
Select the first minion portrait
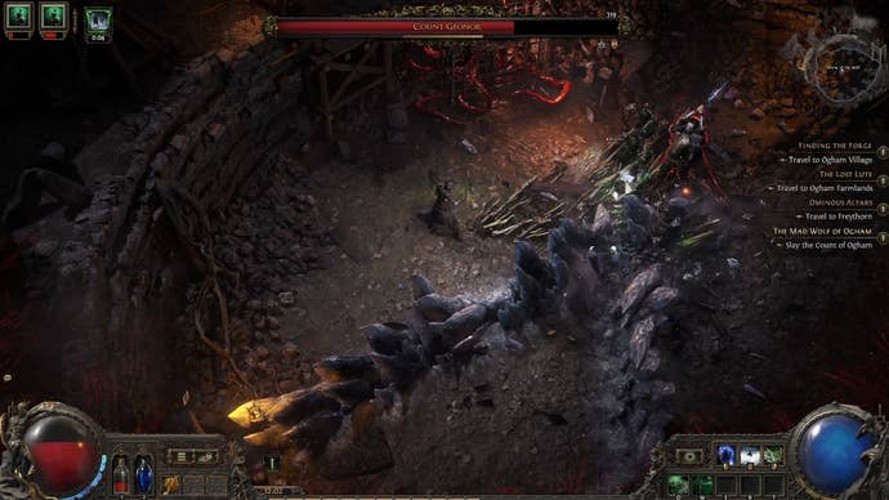[20, 16]
